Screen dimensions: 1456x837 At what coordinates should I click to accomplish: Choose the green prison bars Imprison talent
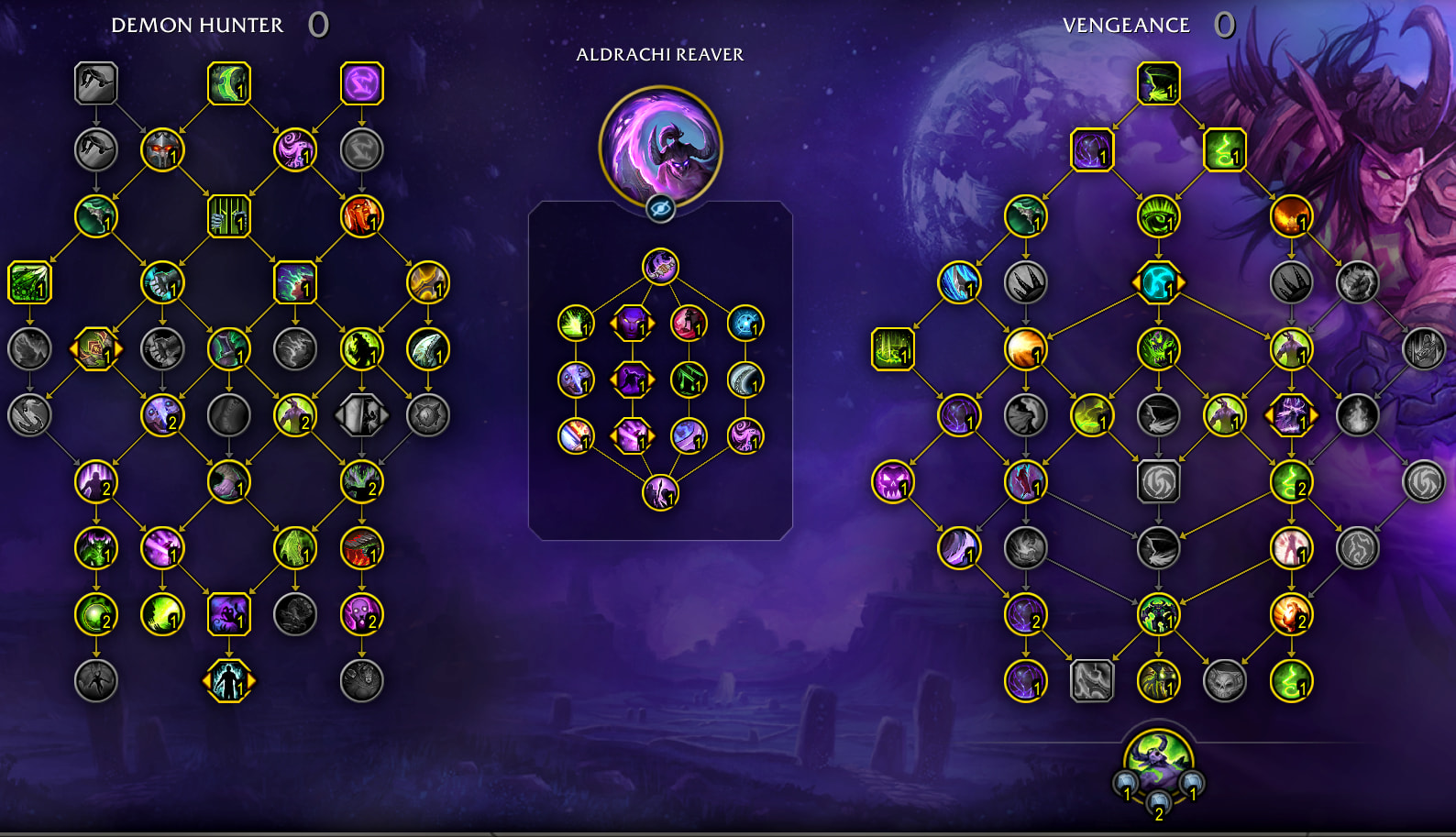coord(228,216)
